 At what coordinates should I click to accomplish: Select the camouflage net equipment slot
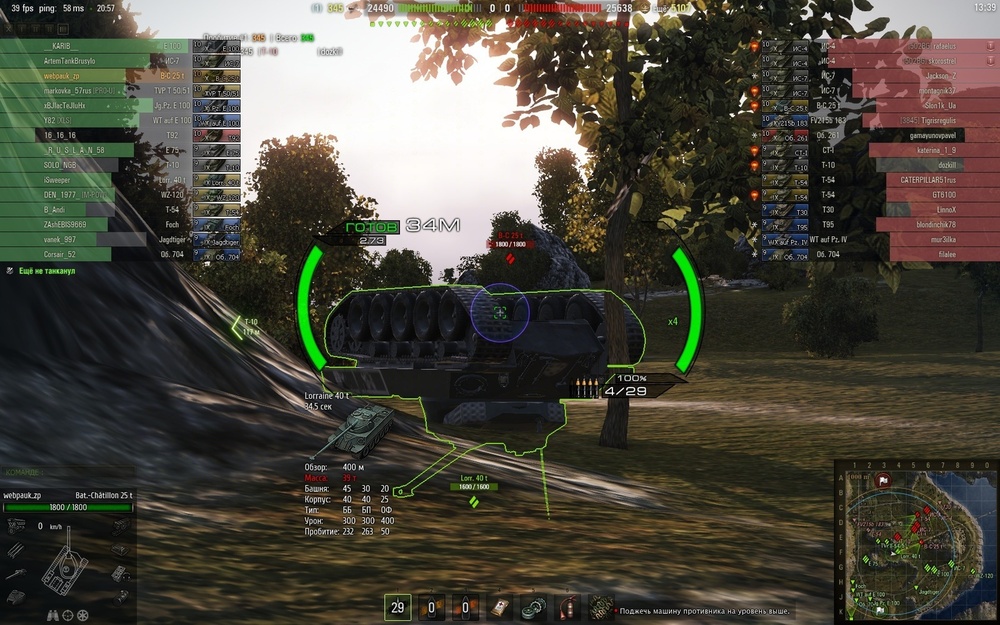pyautogui.click(x=601, y=607)
